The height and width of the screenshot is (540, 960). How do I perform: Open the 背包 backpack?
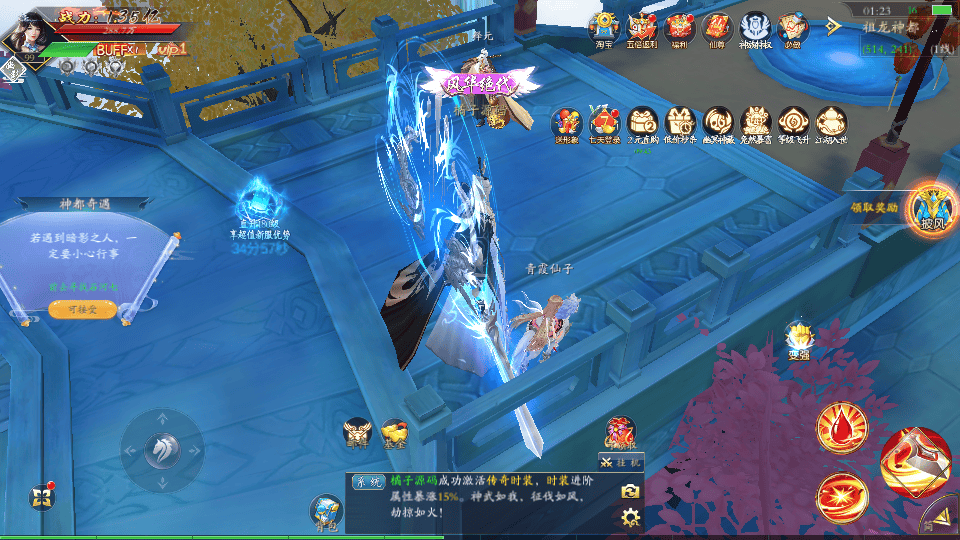pos(326,511)
